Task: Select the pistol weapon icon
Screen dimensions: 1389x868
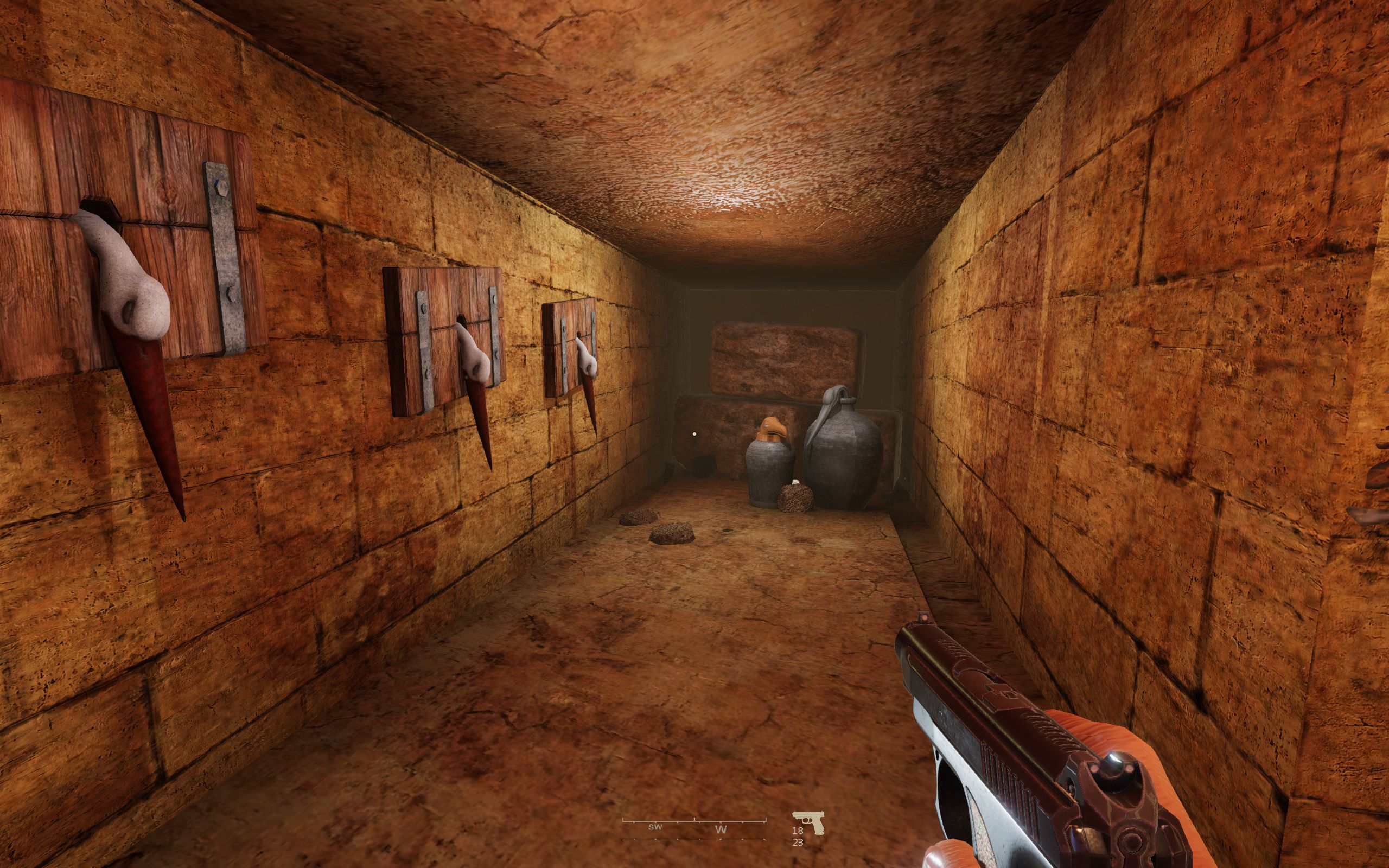Action: [808, 821]
